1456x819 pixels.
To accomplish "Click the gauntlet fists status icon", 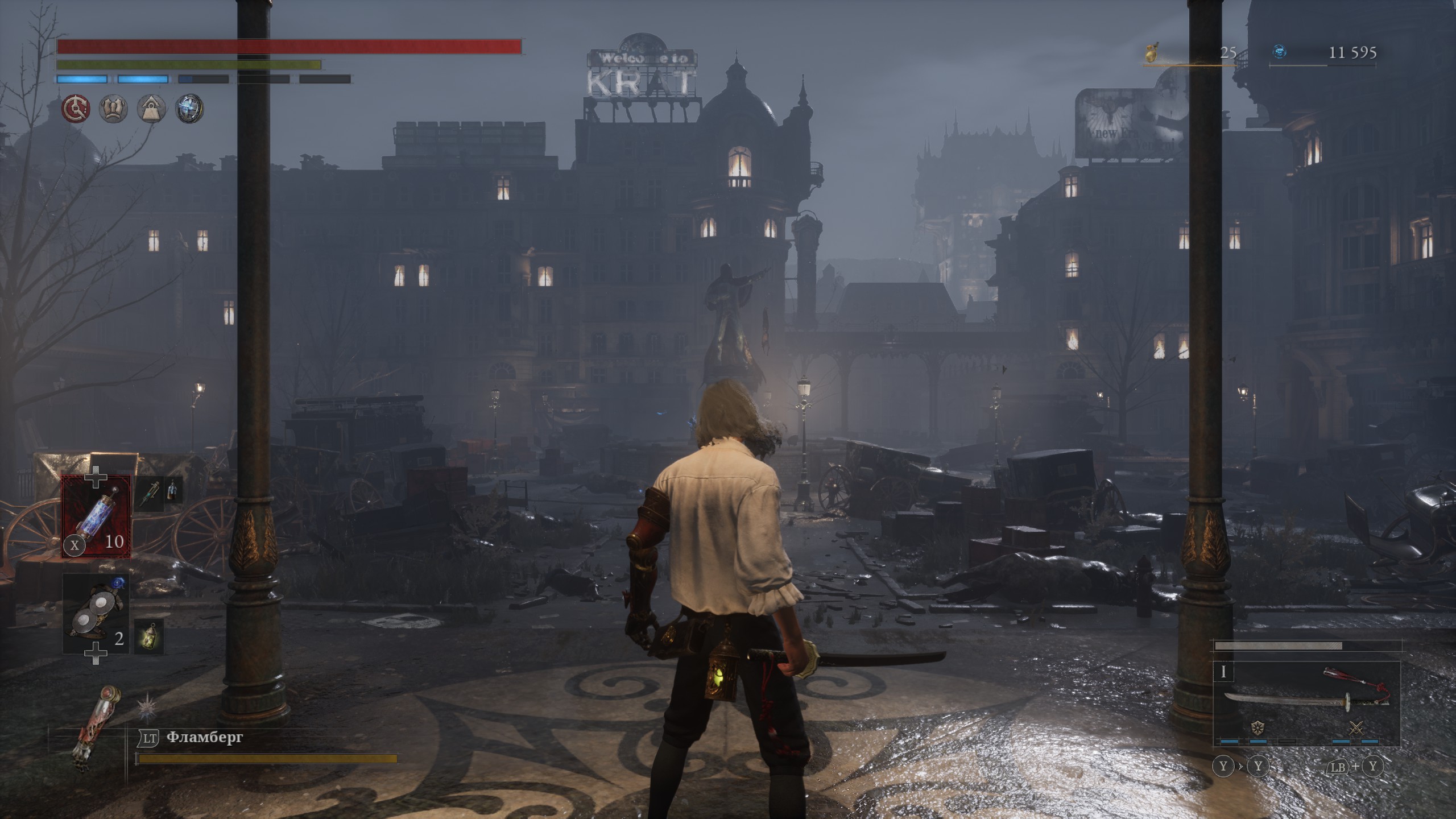I will (113, 108).
